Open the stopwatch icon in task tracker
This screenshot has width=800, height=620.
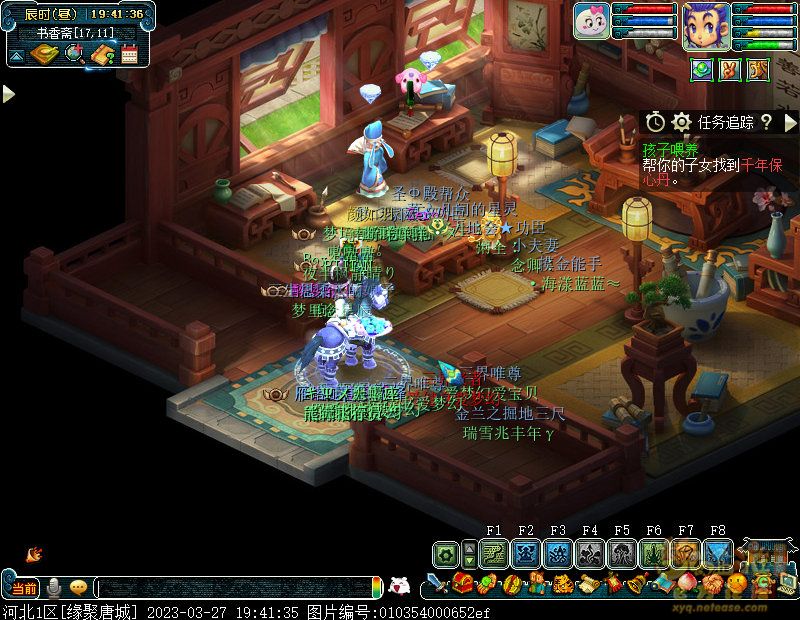coord(655,122)
